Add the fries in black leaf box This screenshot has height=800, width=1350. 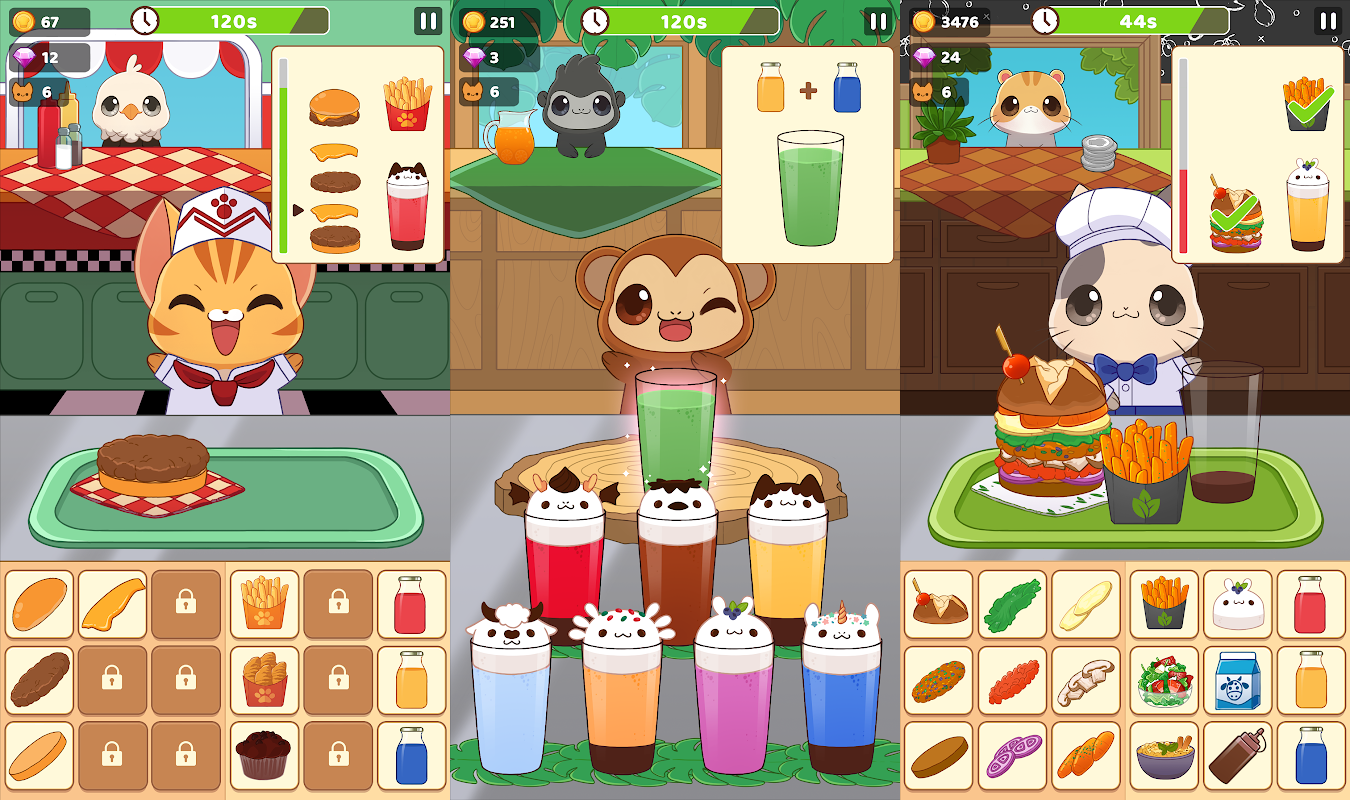point(1163,604)
